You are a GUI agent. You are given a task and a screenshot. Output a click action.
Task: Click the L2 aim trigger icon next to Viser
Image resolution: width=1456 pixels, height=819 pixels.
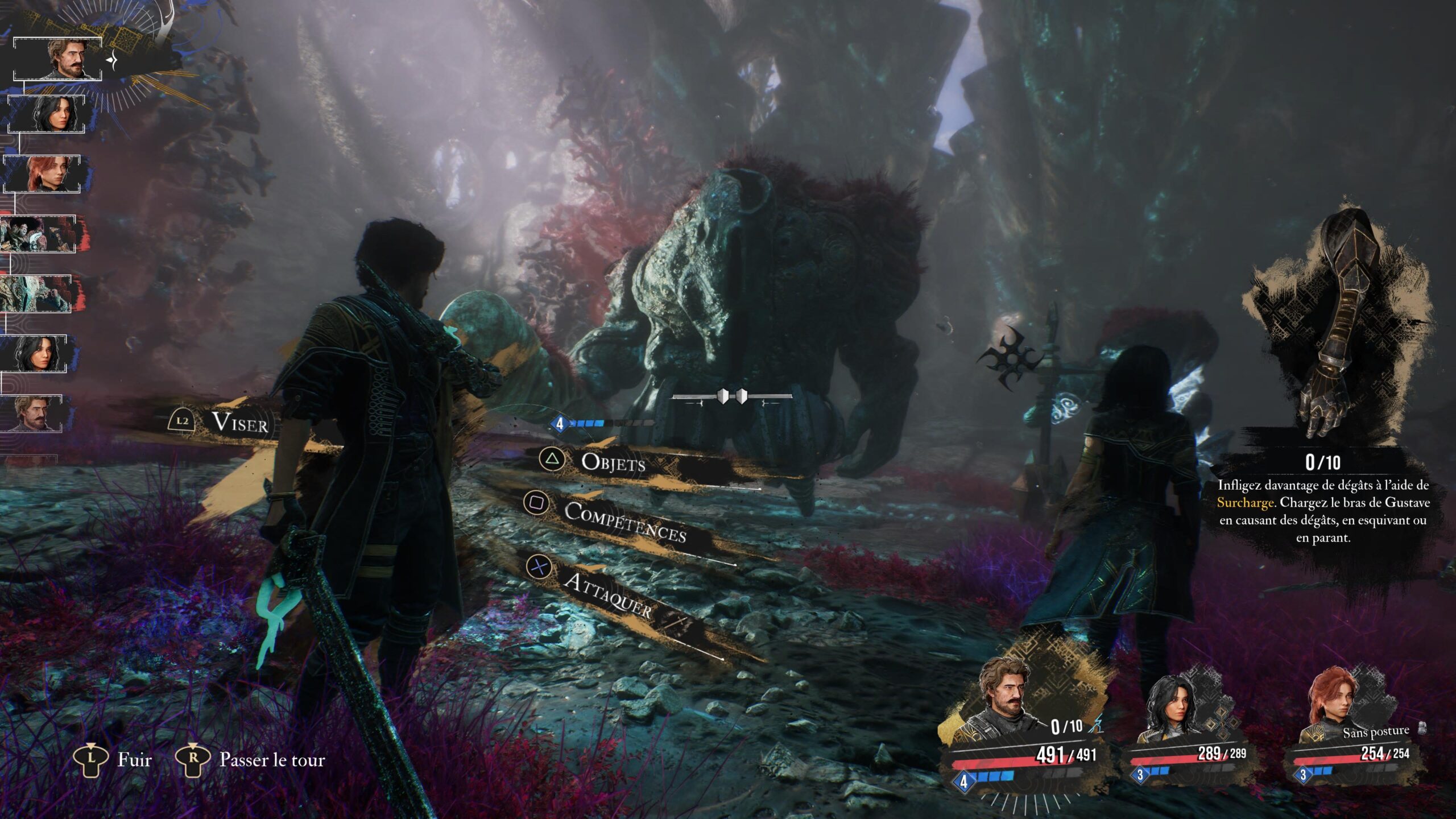[x=182, y=421]
